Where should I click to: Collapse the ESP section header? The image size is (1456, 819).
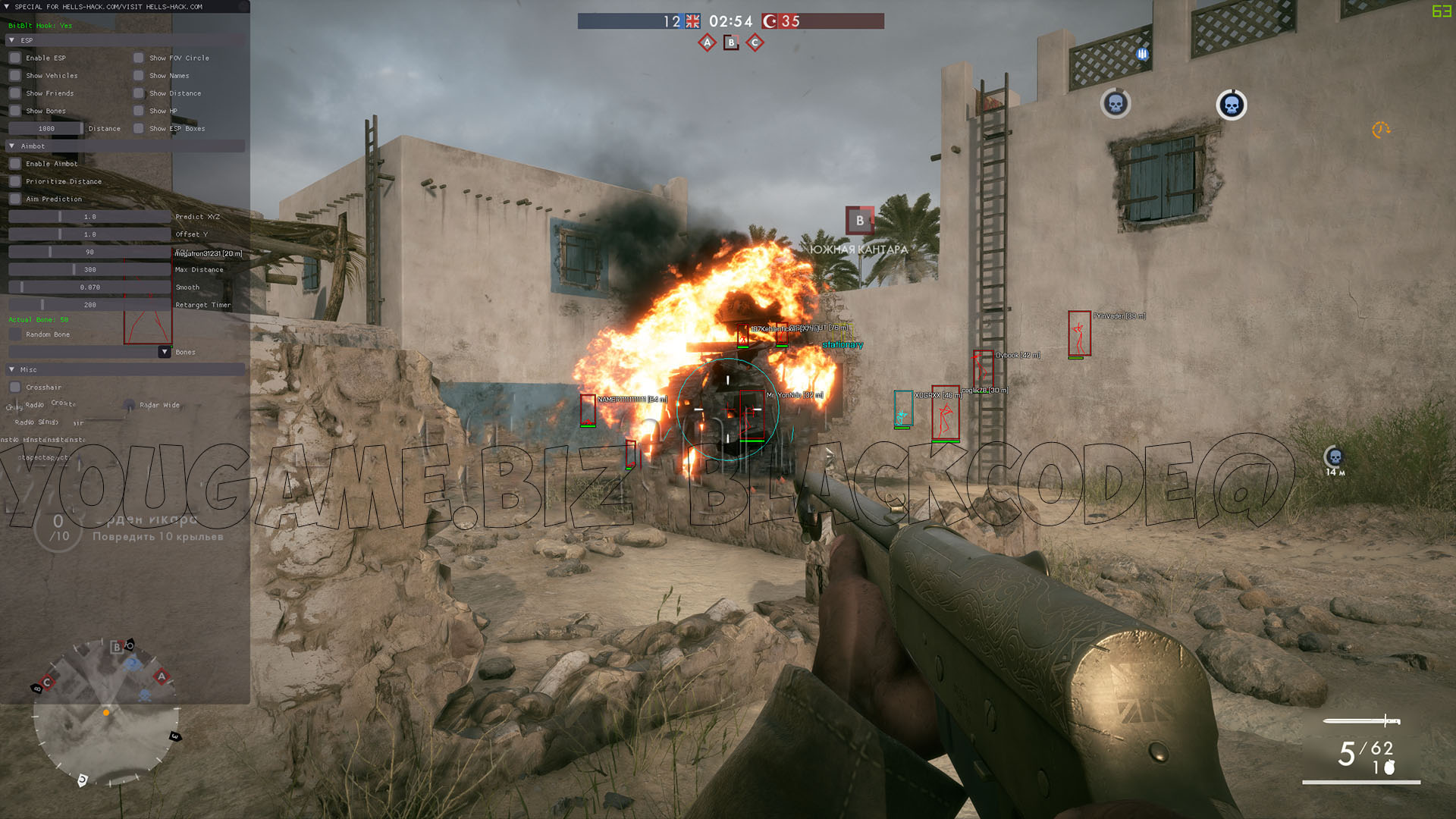click(11, 40)
